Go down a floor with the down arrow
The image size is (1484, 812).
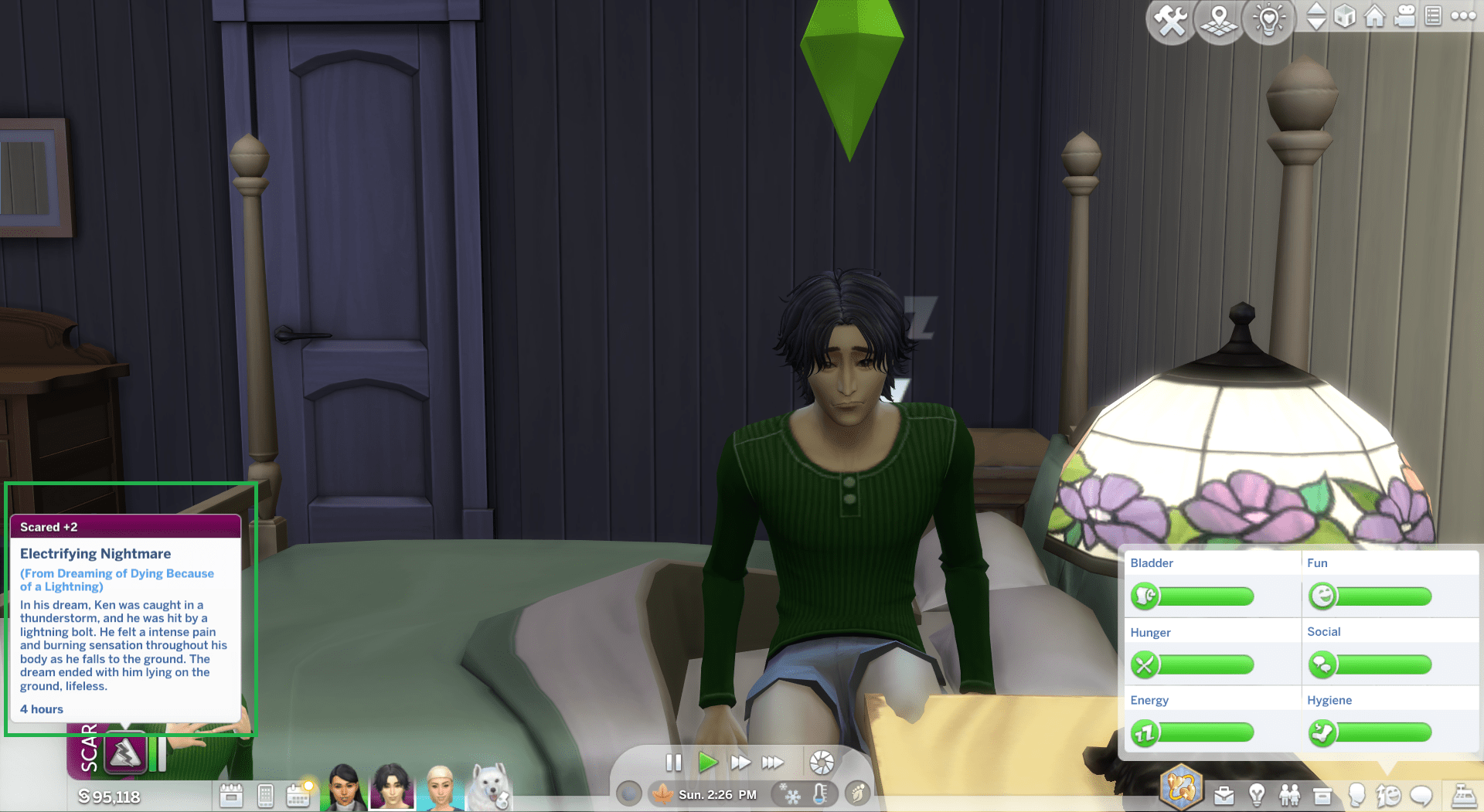[1316, 23]
